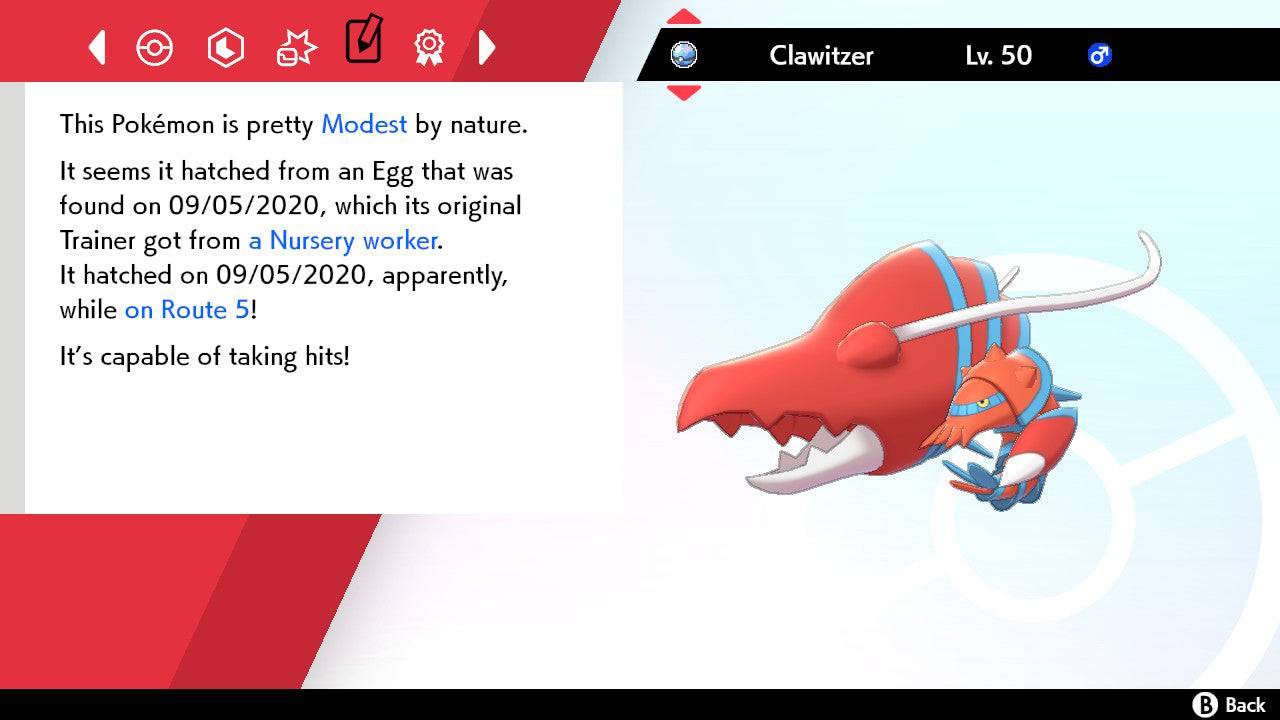Select the trainer memo notepad tab
This screenshot has height=720, width=1280.
[363, 42]
